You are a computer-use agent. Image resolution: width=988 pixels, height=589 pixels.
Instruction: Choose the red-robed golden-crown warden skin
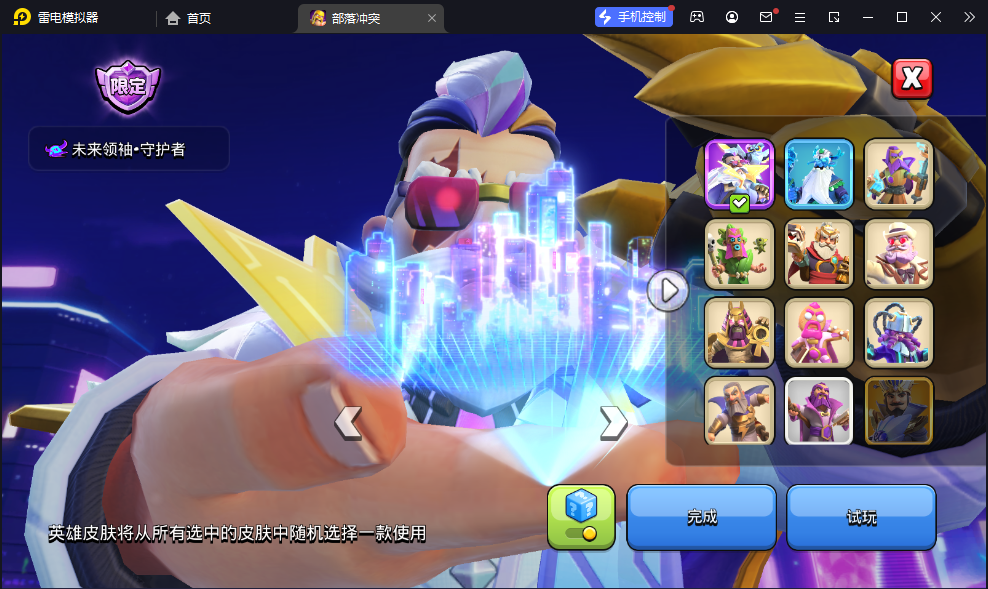click(x=819, y=253)
